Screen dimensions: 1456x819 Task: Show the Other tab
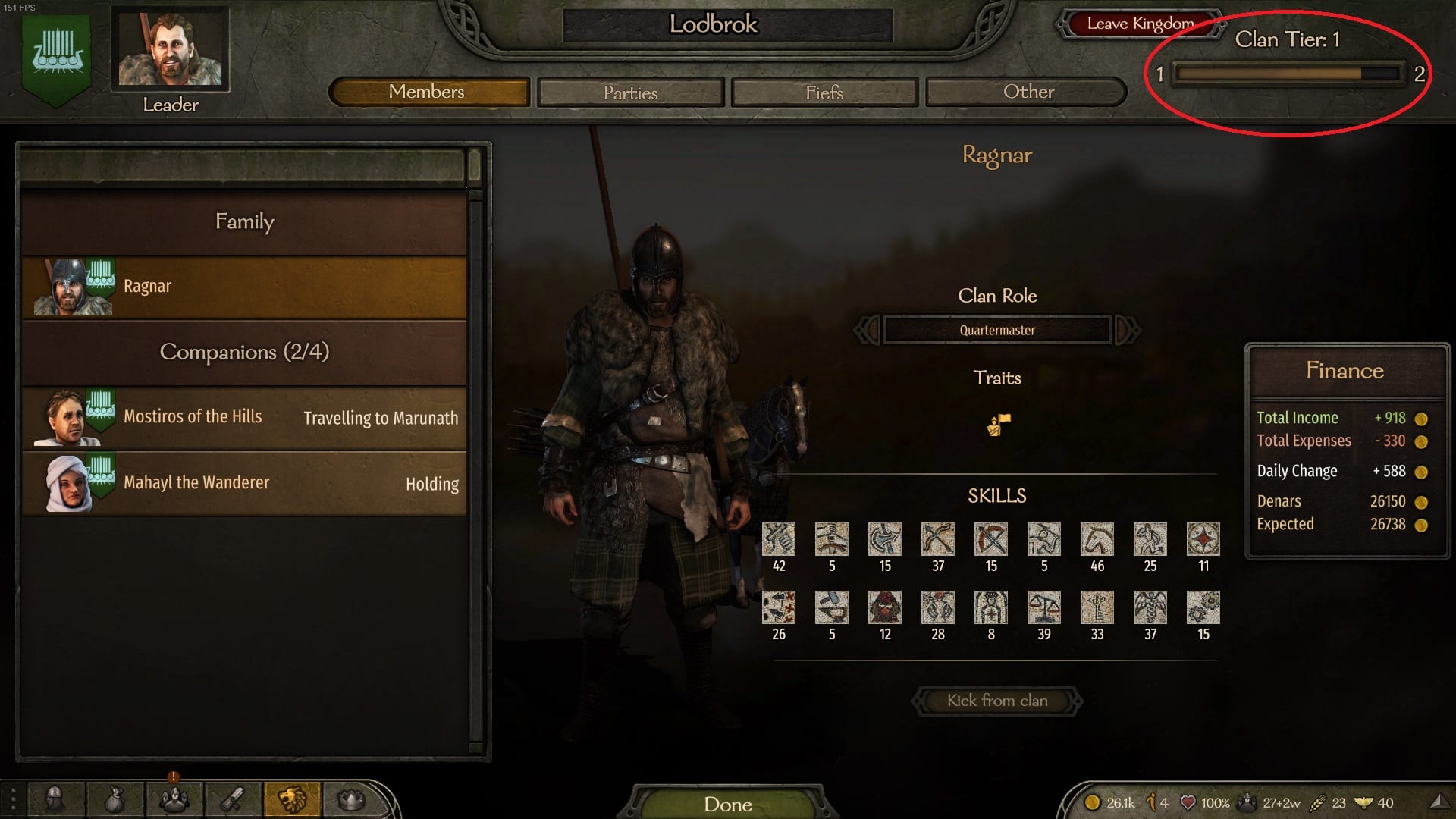point(1028,92)
